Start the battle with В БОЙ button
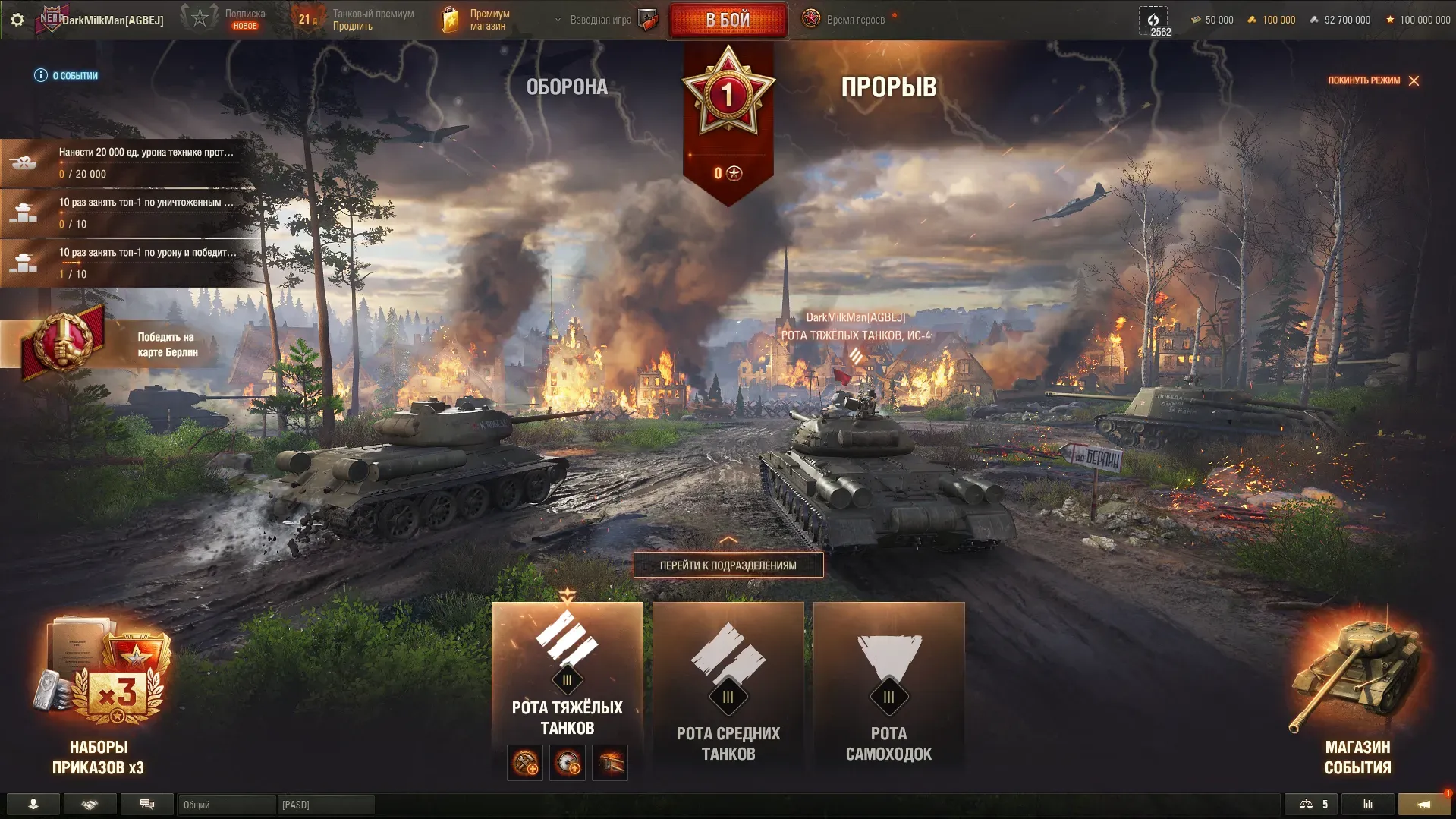1456x819 pixels. 728,20
